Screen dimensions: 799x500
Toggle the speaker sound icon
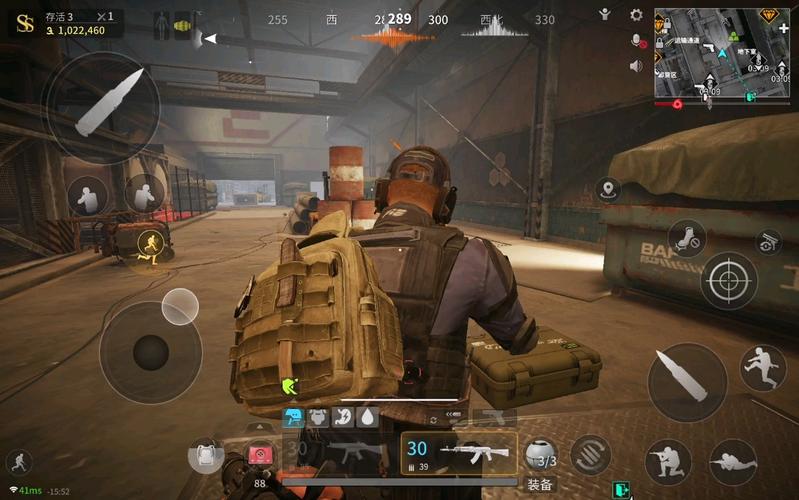(636, 66)
